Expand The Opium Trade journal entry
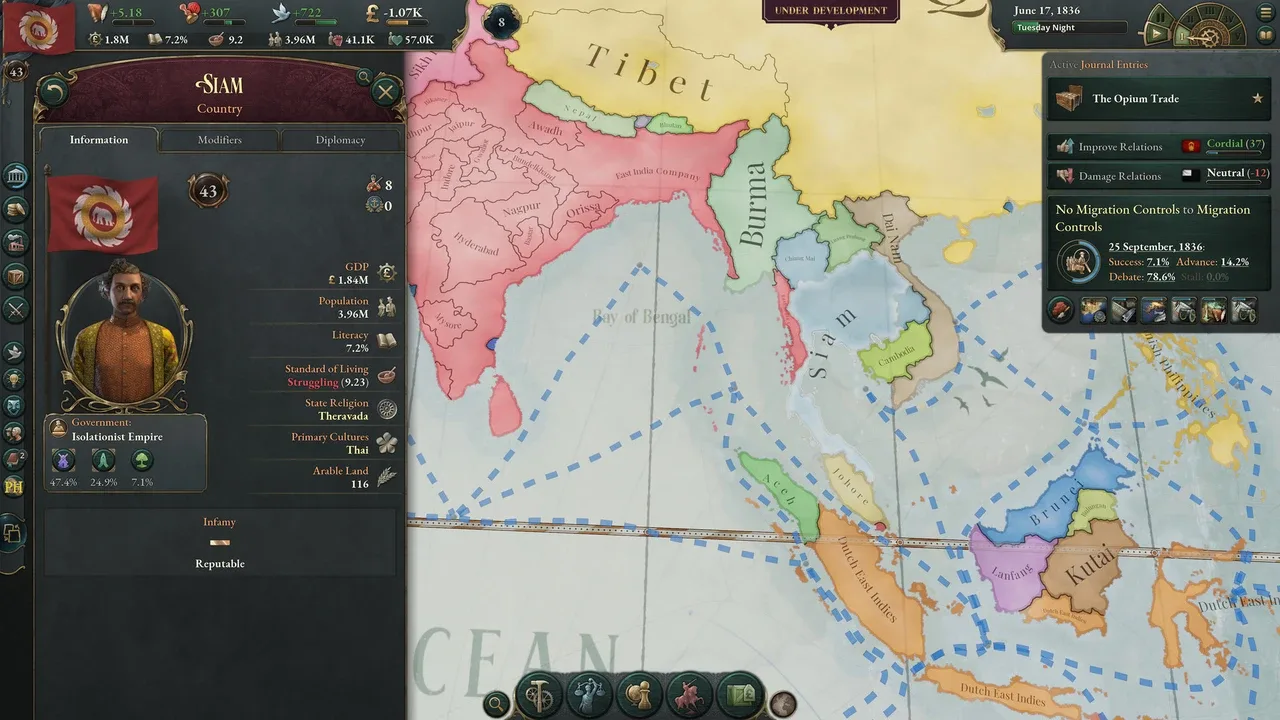1280x720 pixels. 1150,99
